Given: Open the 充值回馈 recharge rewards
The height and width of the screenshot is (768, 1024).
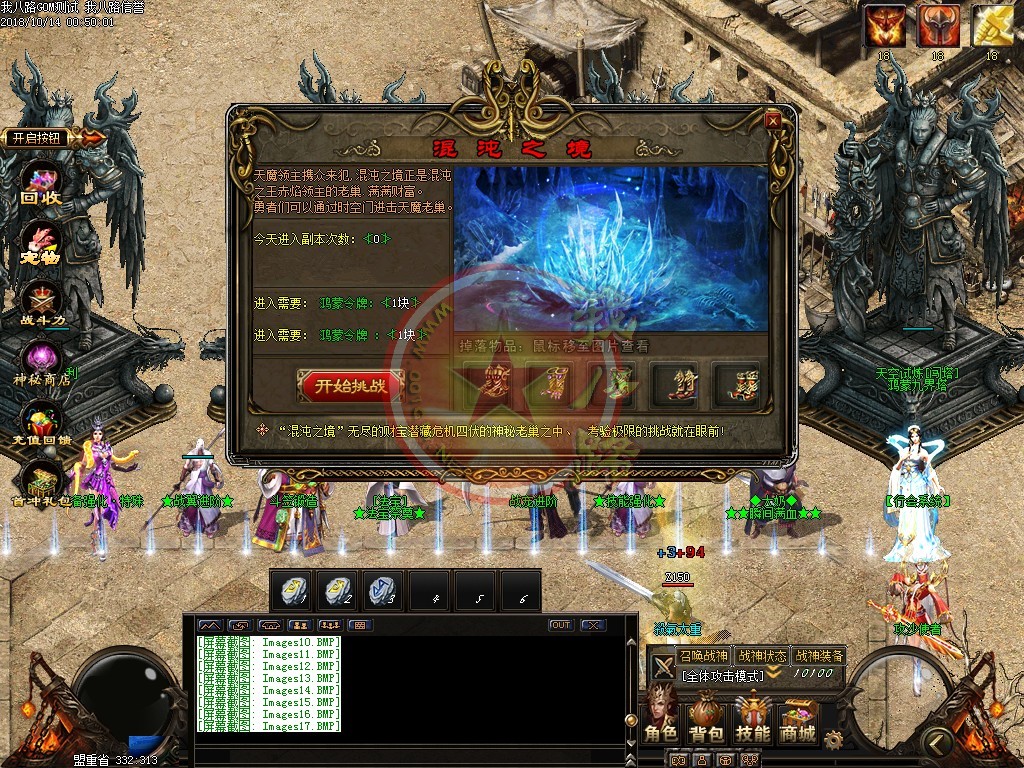Looking at the screenshot, I should 42,424.
